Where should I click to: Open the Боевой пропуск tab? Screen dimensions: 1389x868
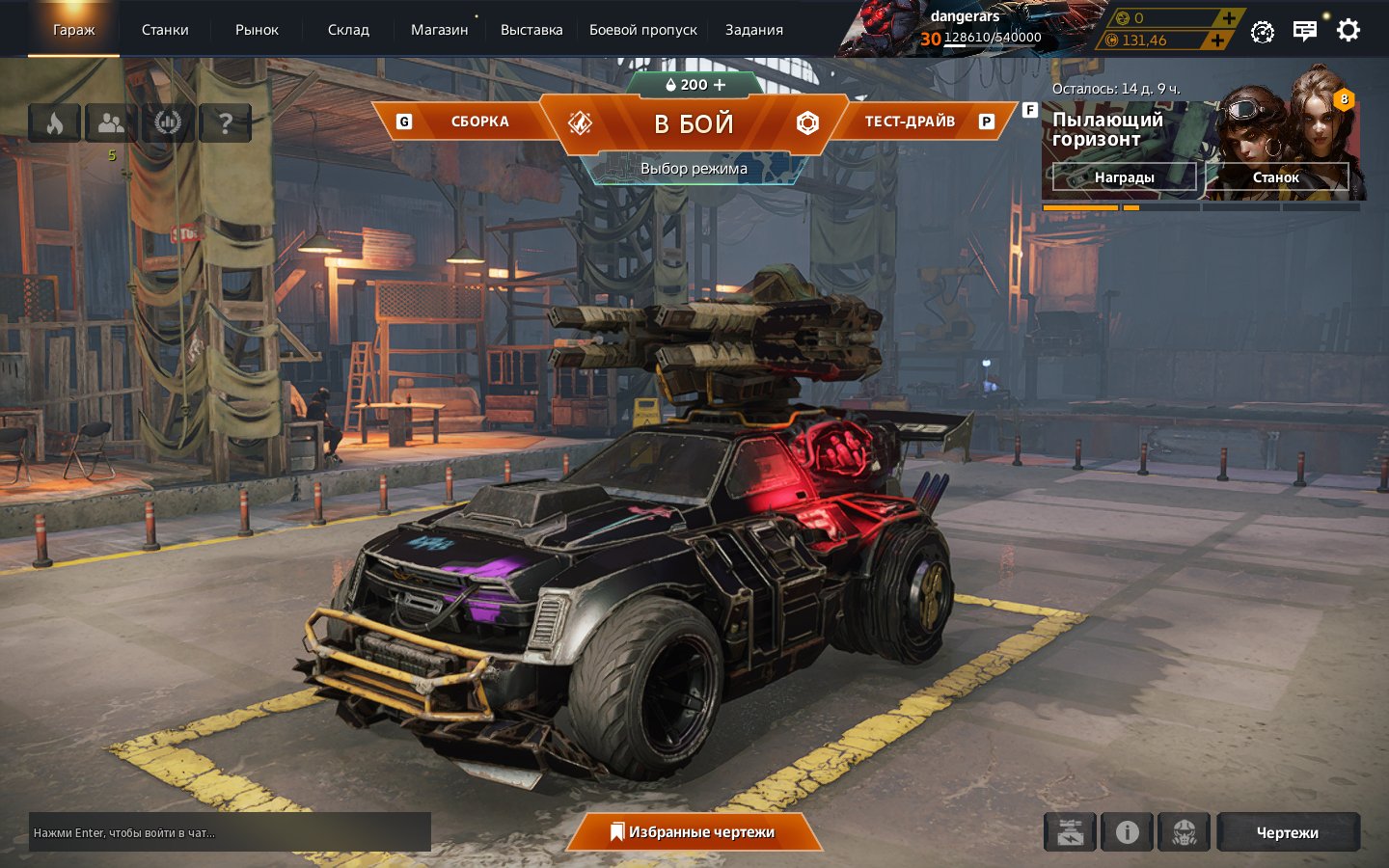click(642, 30)
